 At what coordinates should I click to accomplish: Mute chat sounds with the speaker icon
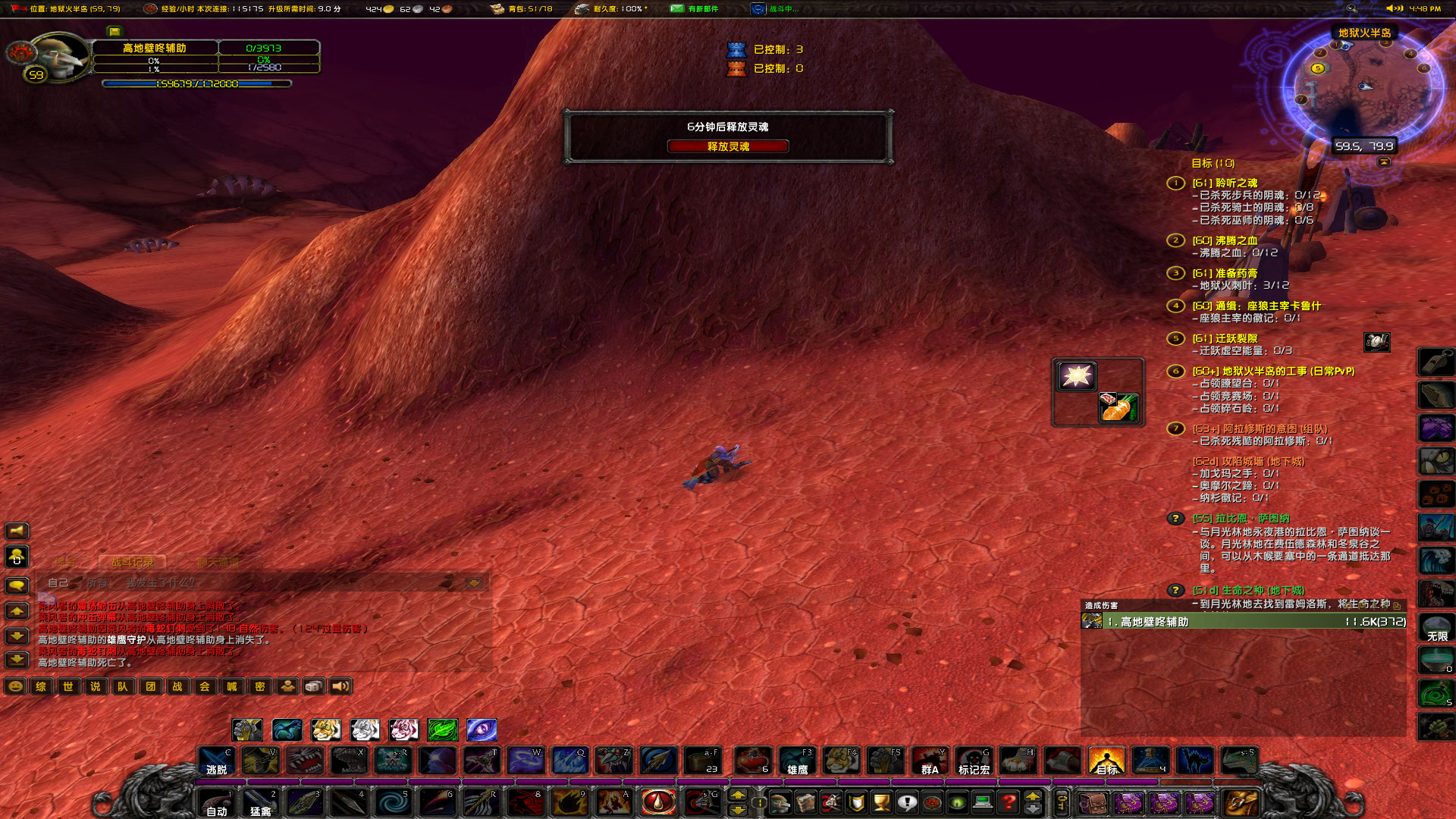[x=340, y=686]
